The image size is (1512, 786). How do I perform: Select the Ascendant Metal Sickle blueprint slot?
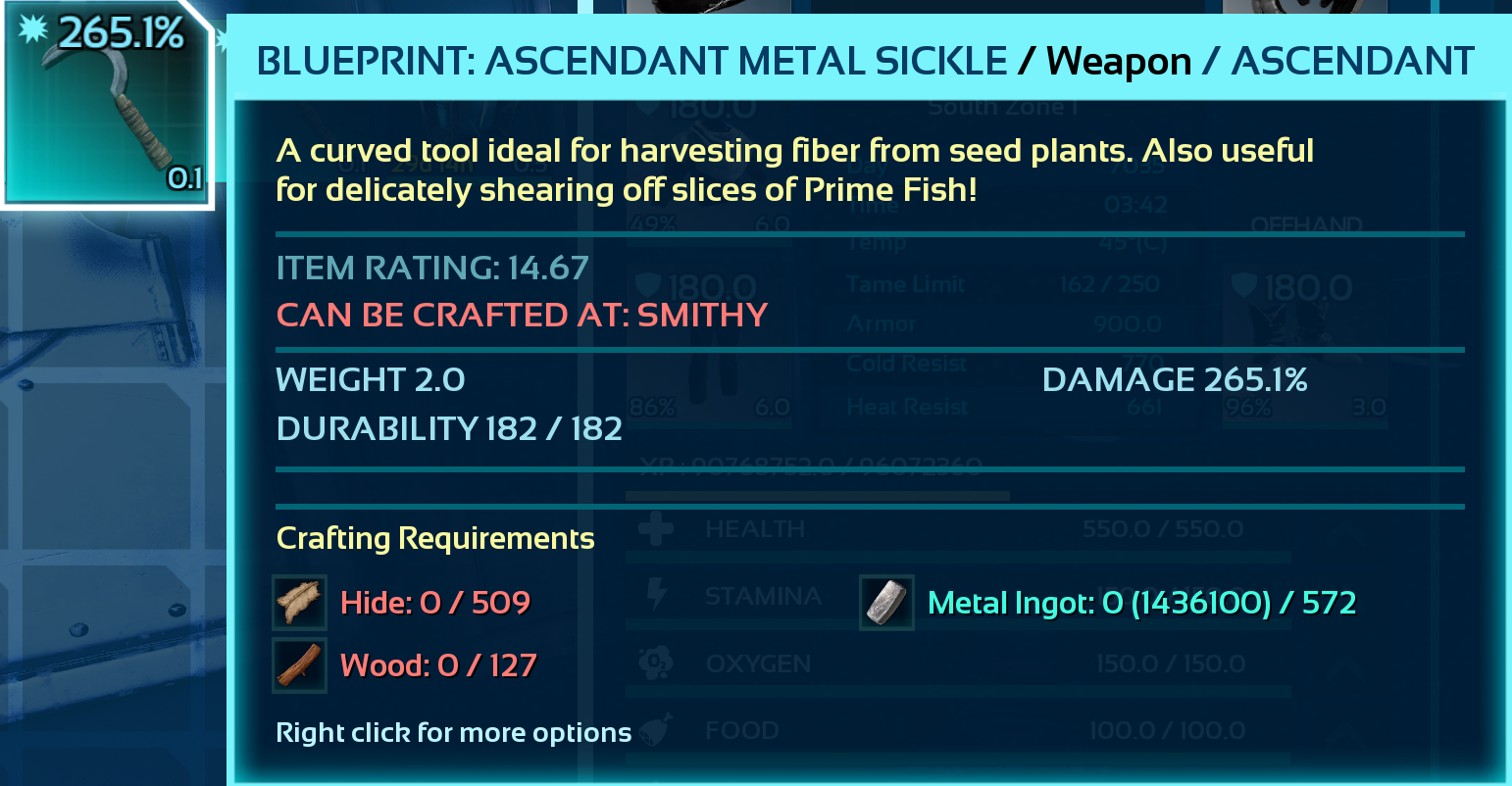[x=107, y=105]
